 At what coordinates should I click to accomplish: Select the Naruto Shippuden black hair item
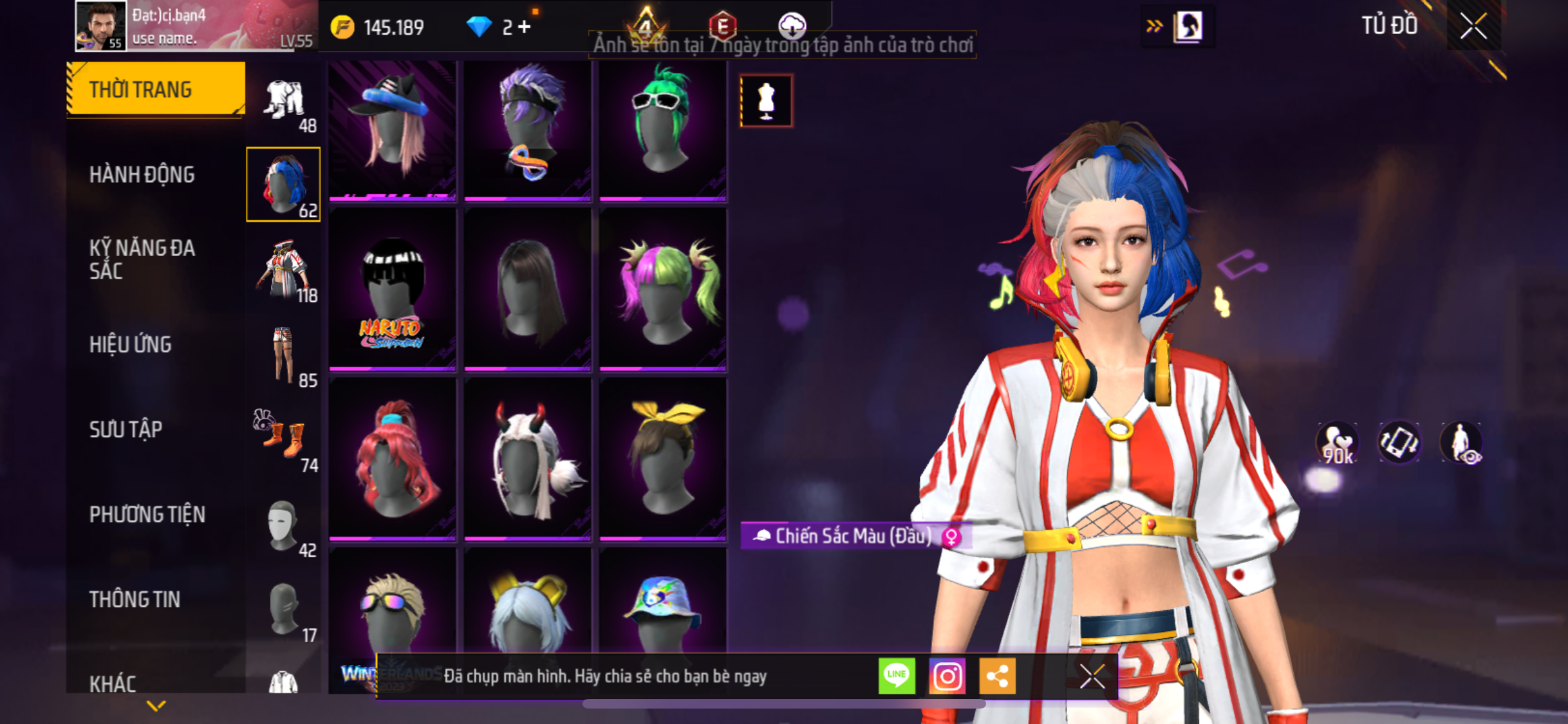pyautogui.click(x=392, y=289)
